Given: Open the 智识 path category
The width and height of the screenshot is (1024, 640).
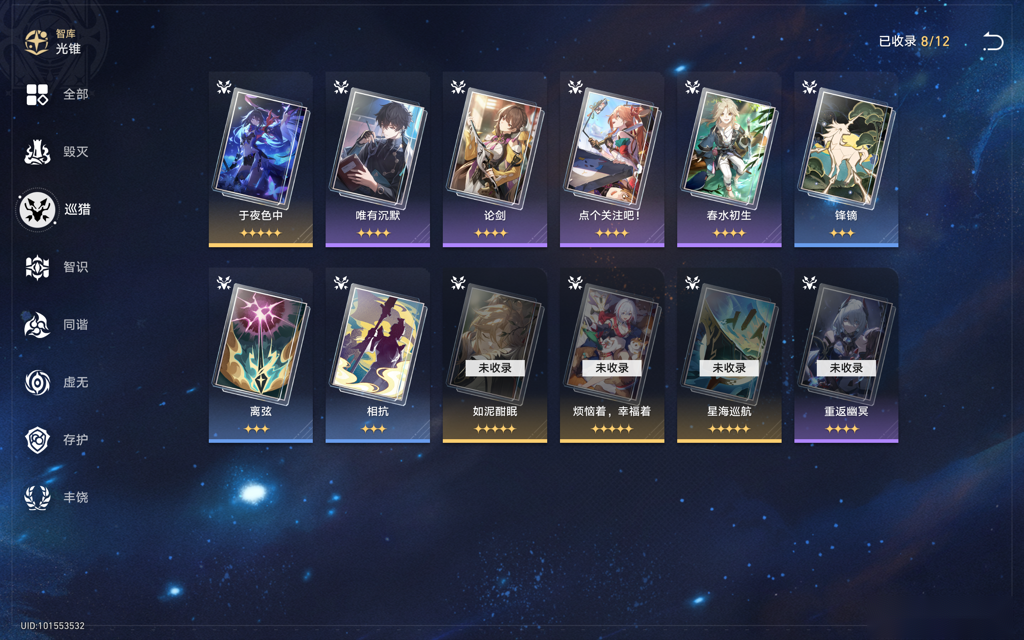Looking at the screenshot, I should (57, 267).
